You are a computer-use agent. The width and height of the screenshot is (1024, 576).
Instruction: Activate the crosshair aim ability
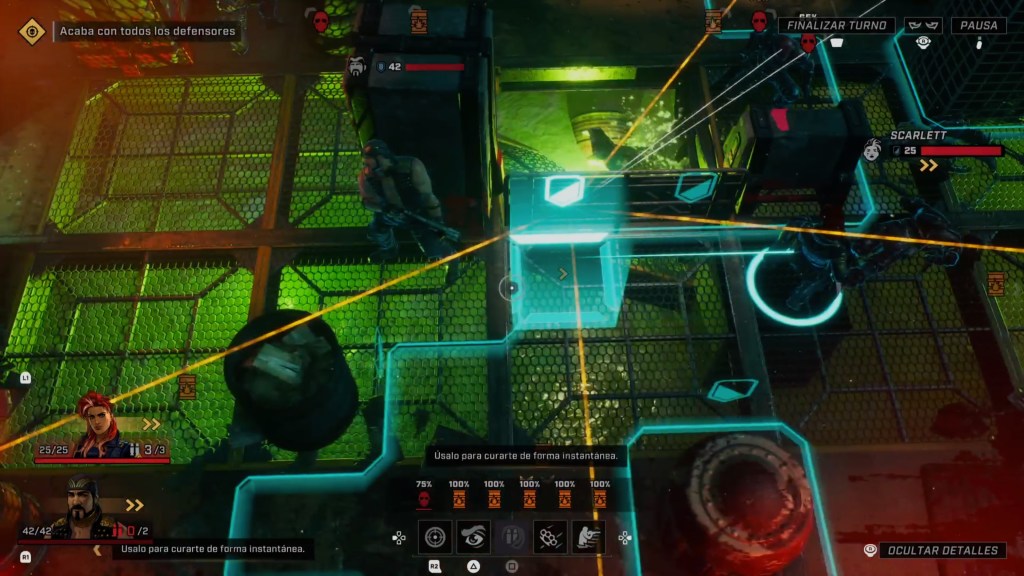point(434,537)
